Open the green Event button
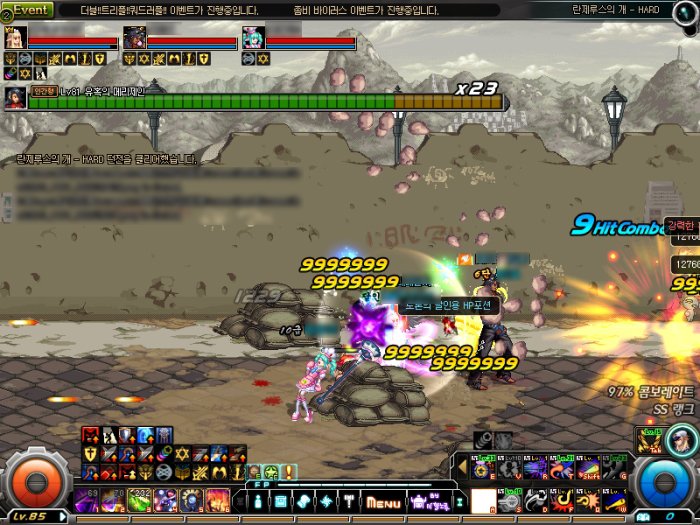 tap(31, 9)
